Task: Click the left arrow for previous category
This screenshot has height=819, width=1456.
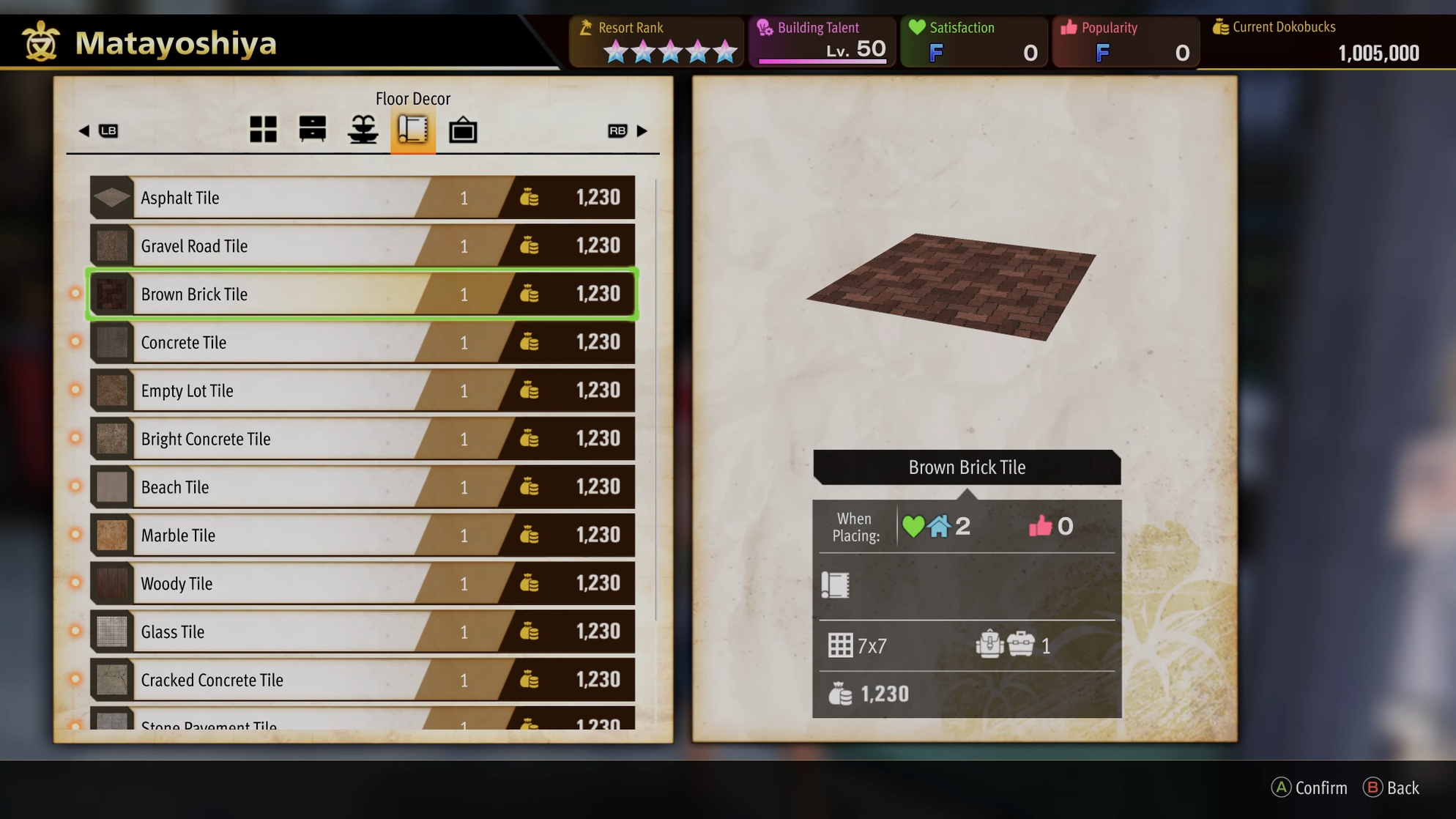Action: tap(84, 131)
